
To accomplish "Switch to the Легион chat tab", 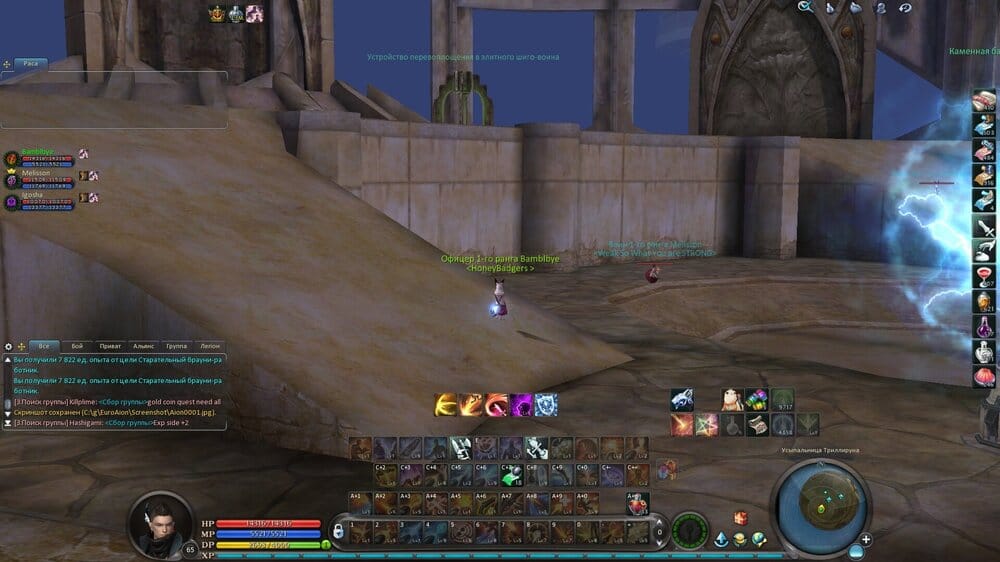I will (x=209, y=345).
